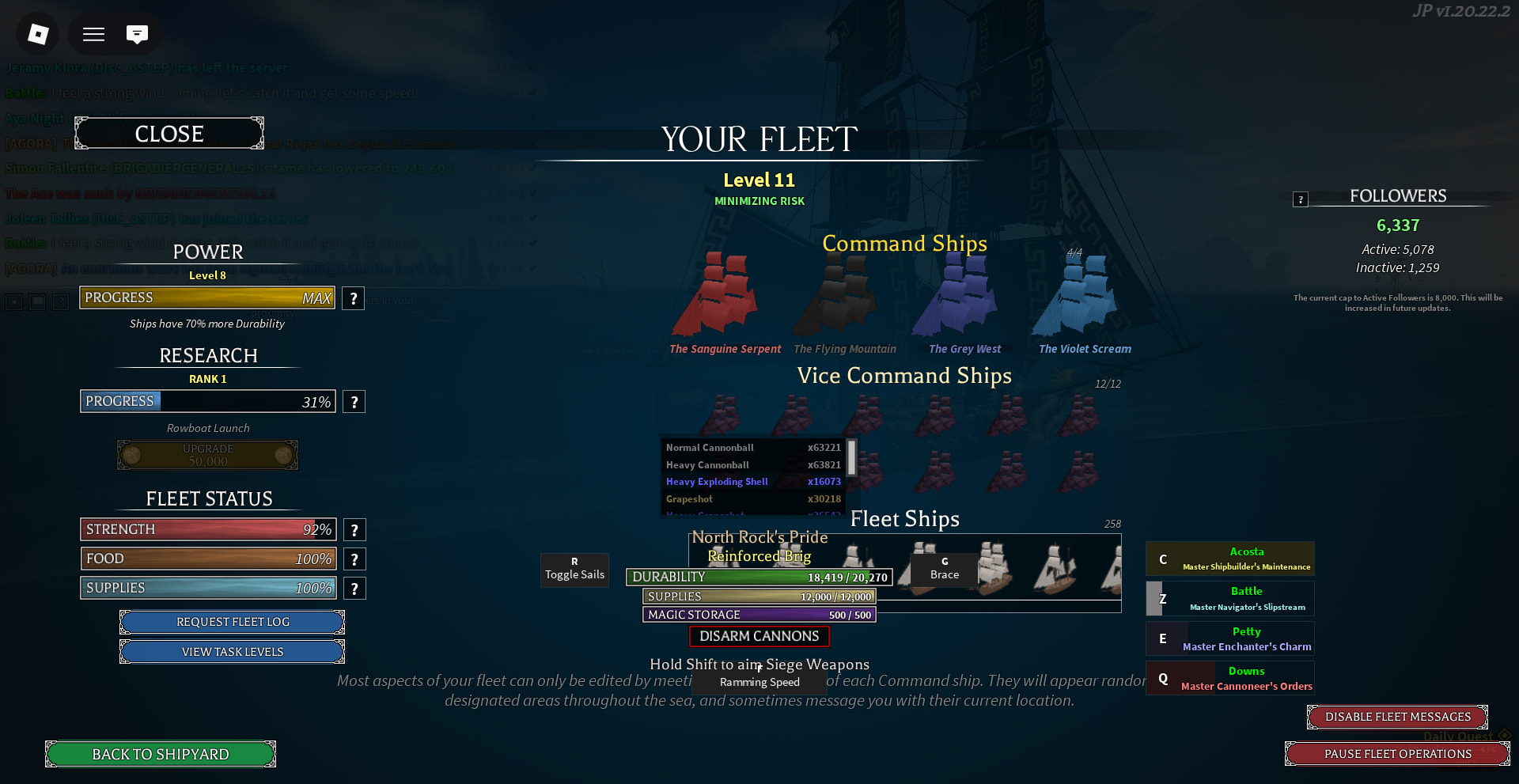The image size is (1519, 784).
Task: Pause fleet operations
Action: pyautogui.click(x=1397, y=754)
